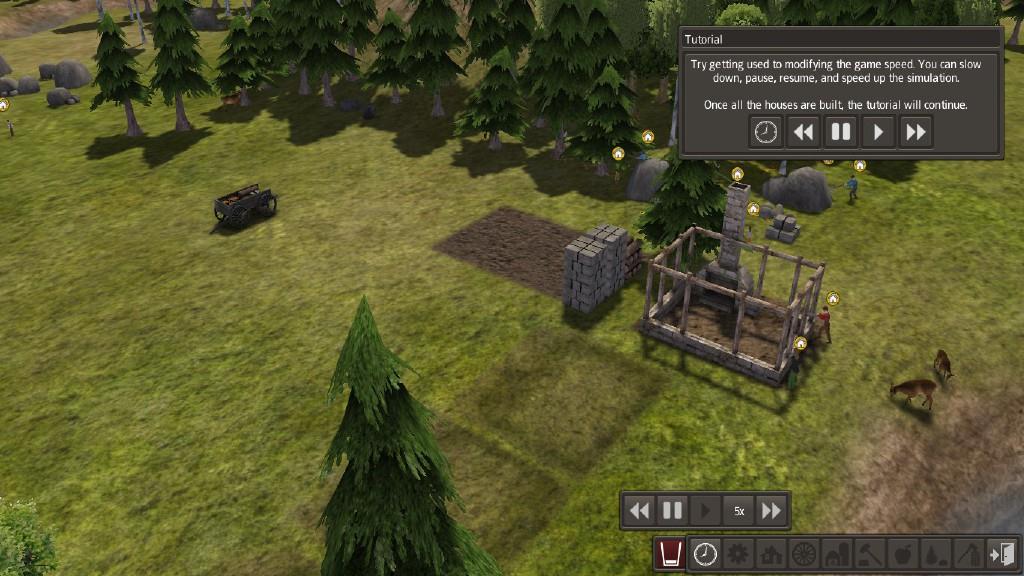Open the housing menu with the houses icon
The height and width of the screenshot is (576, 1024).
click(x=771, y=553)
